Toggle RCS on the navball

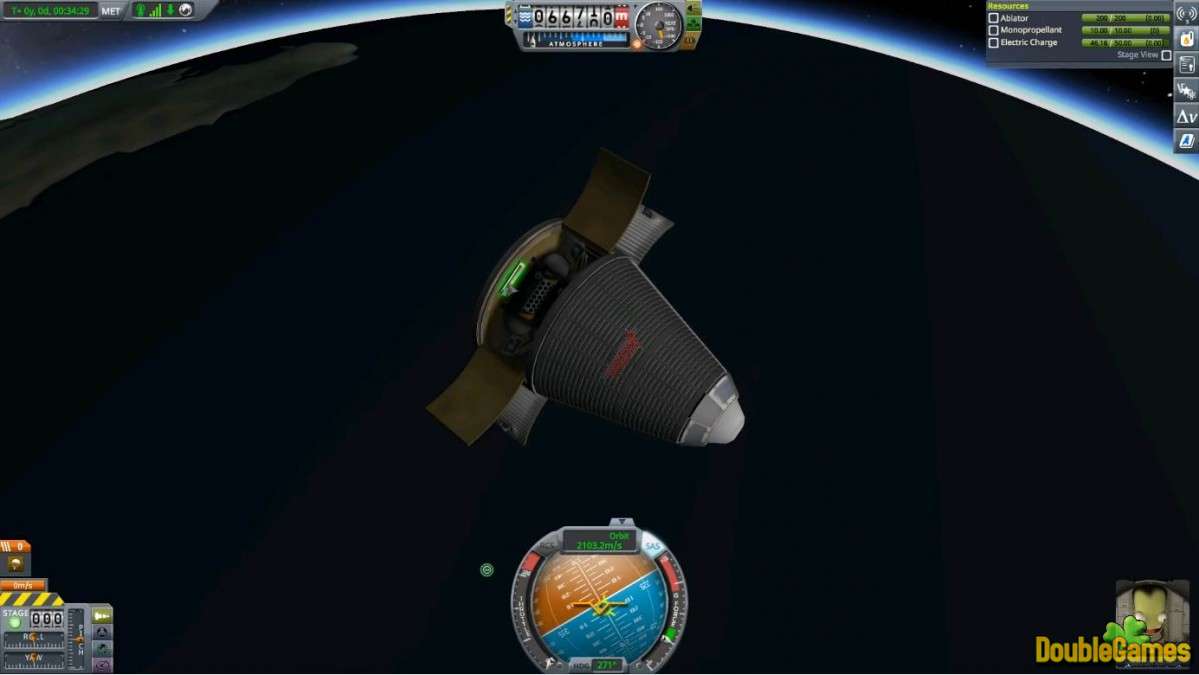[548, 546]
